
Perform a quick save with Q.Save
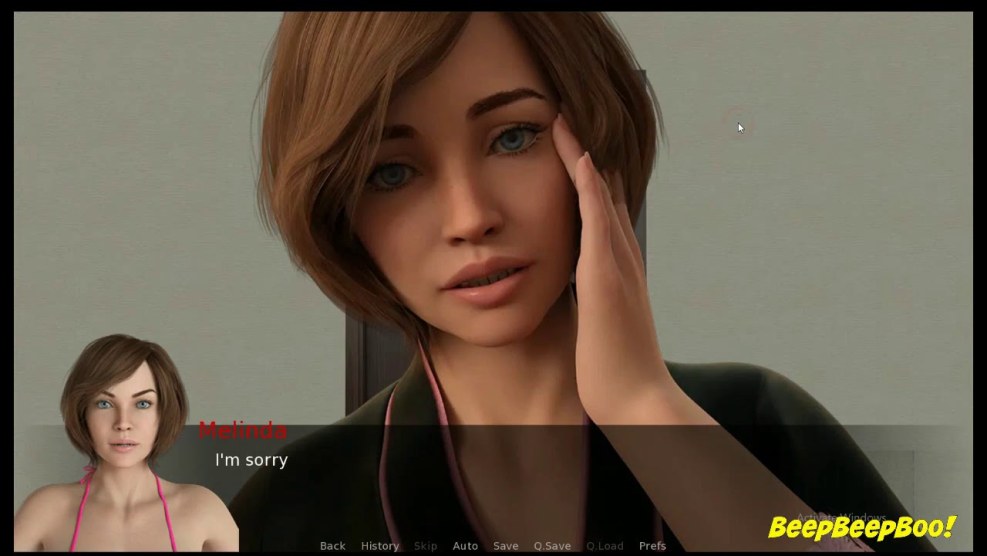point(552,546)
